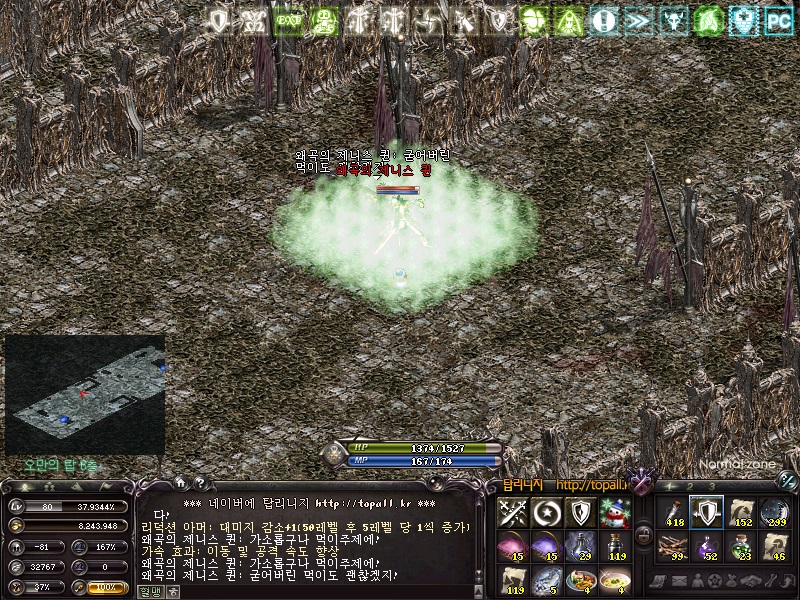Click the exclamation mark status icon
This screenshot has height=600, width=800.
tap(603, 19)
